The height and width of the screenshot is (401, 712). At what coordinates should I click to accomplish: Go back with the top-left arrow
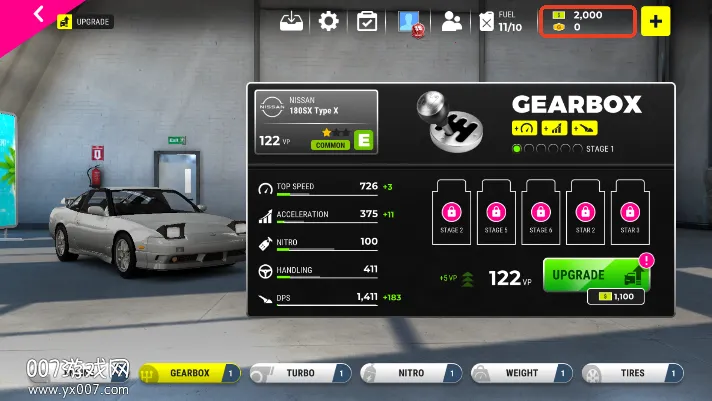[39, 14]
